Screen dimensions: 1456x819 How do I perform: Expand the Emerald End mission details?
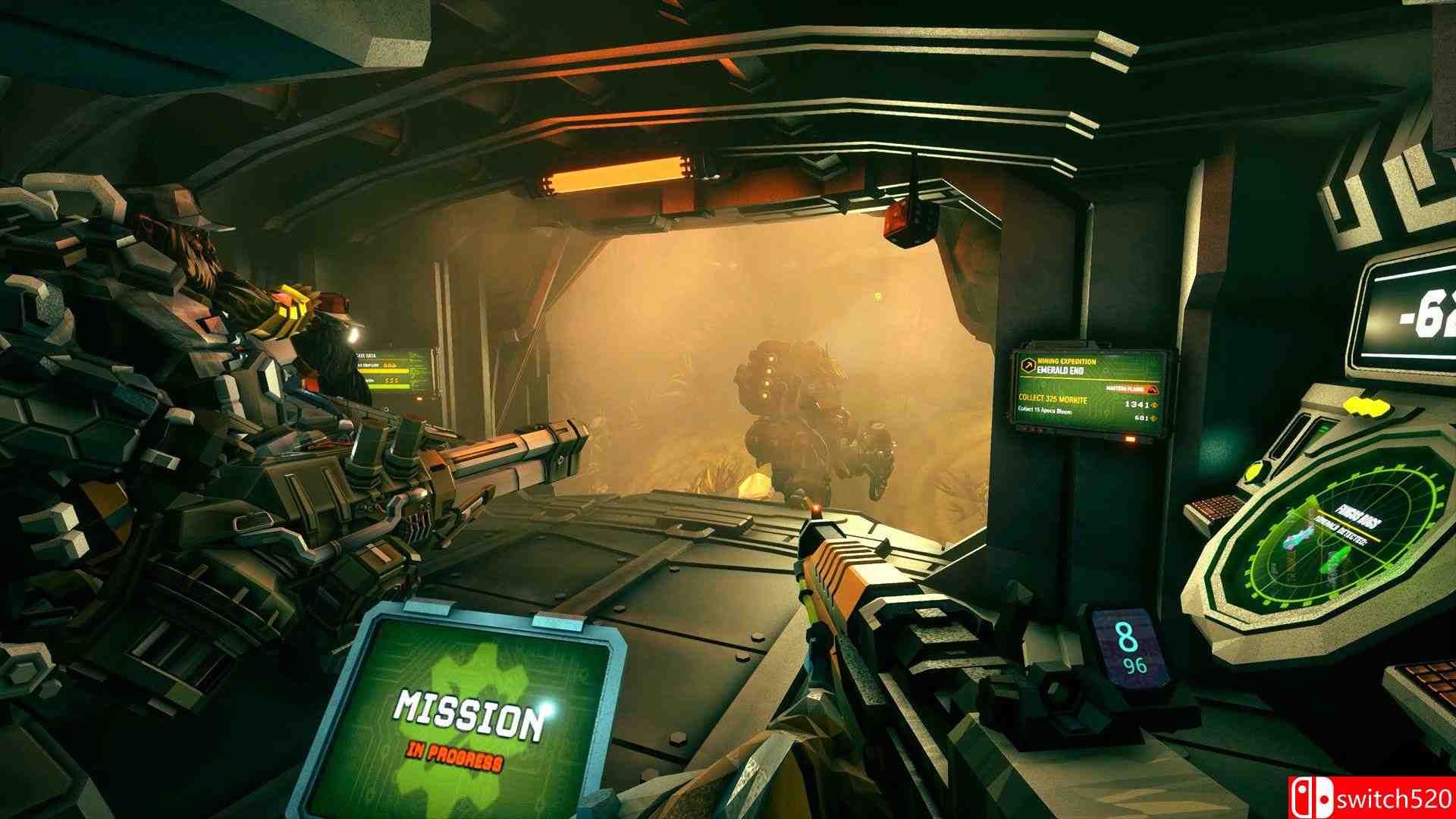pyautogui.click(x=1059, y=371)
